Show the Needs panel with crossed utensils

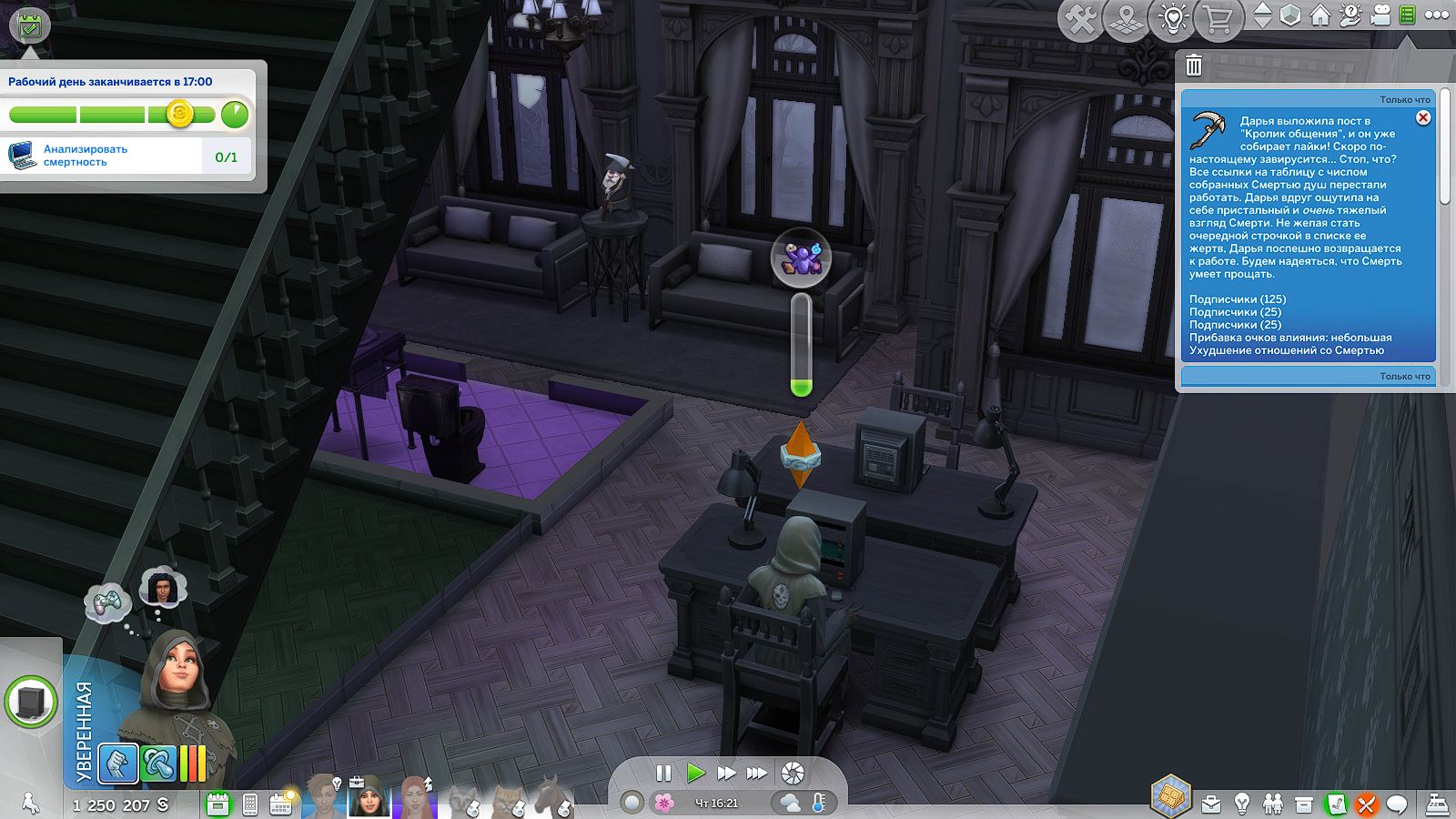(x=1366, y=804)
